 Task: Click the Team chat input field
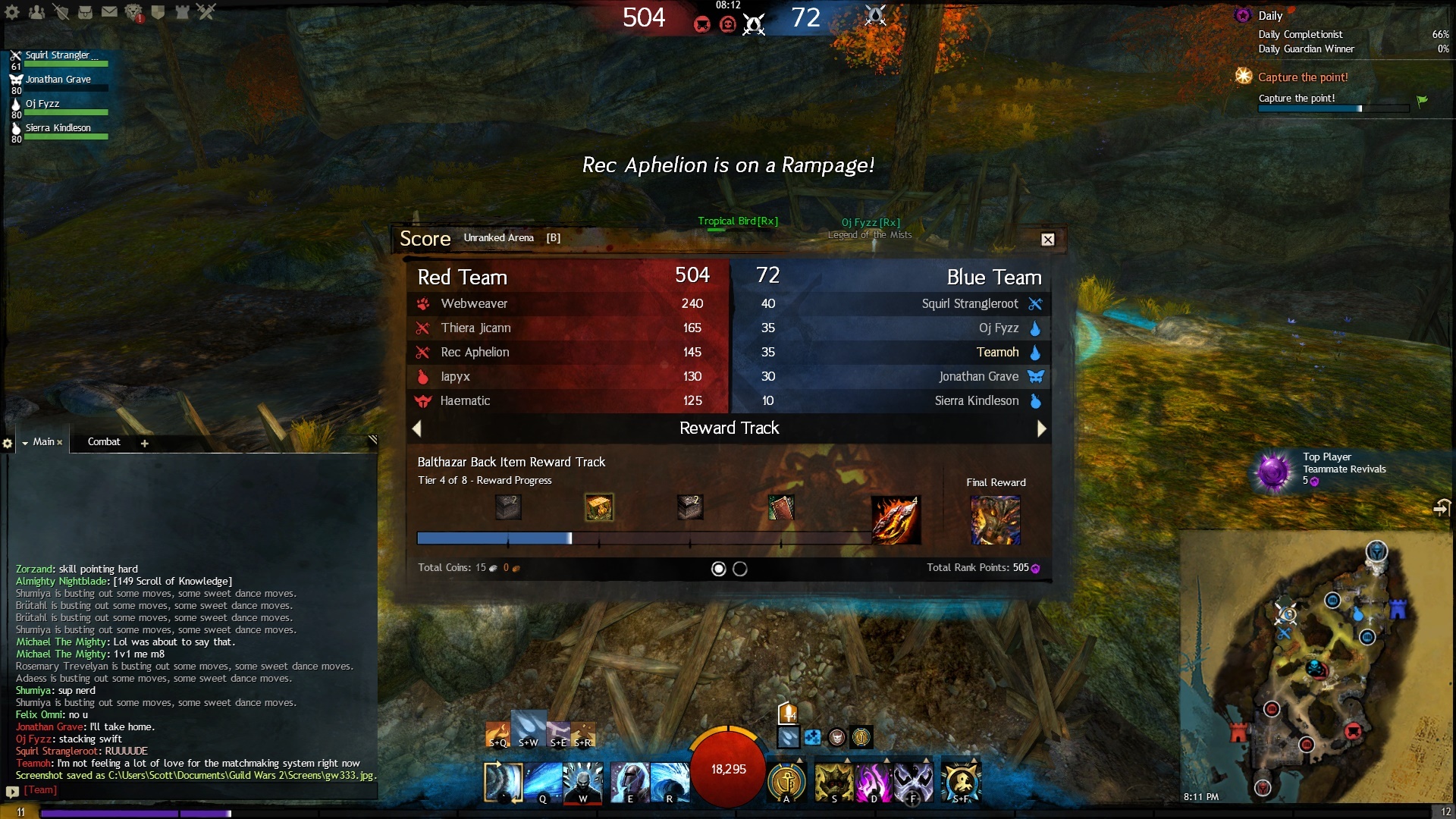[x=197, y=790]
